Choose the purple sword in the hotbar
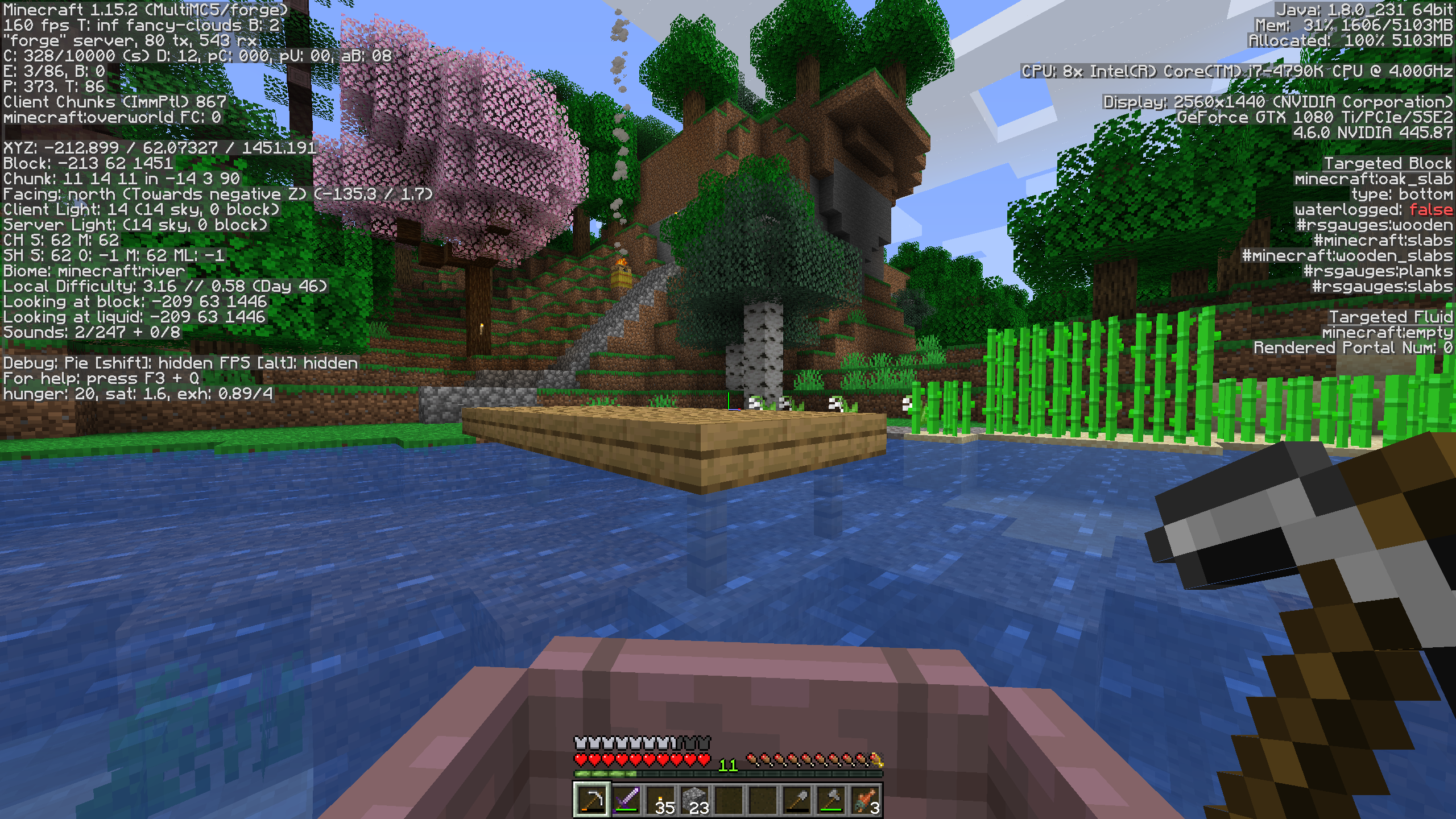This screenshot has height=819, width=1456. coord(626,800)
